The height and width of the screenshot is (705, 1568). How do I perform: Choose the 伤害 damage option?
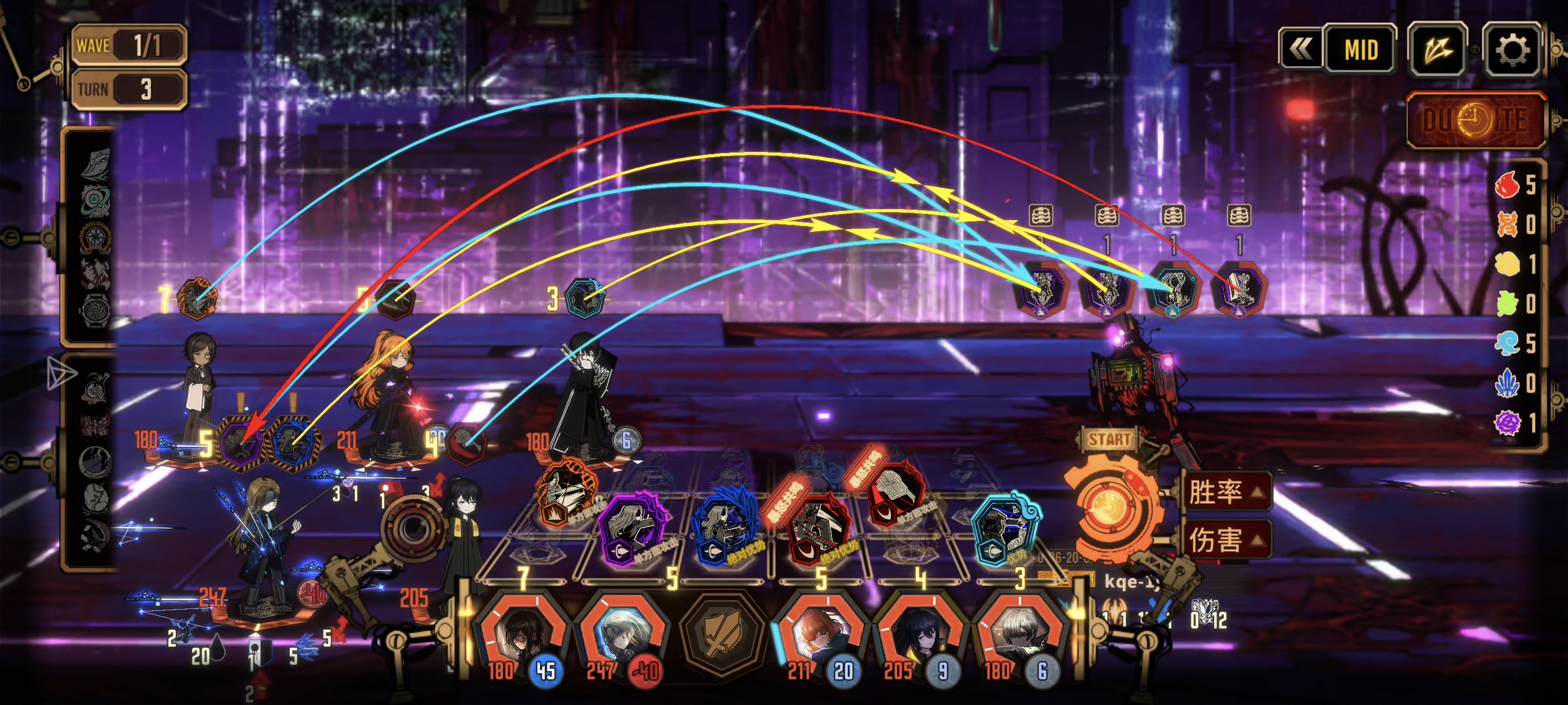(x=1225, y=539)
